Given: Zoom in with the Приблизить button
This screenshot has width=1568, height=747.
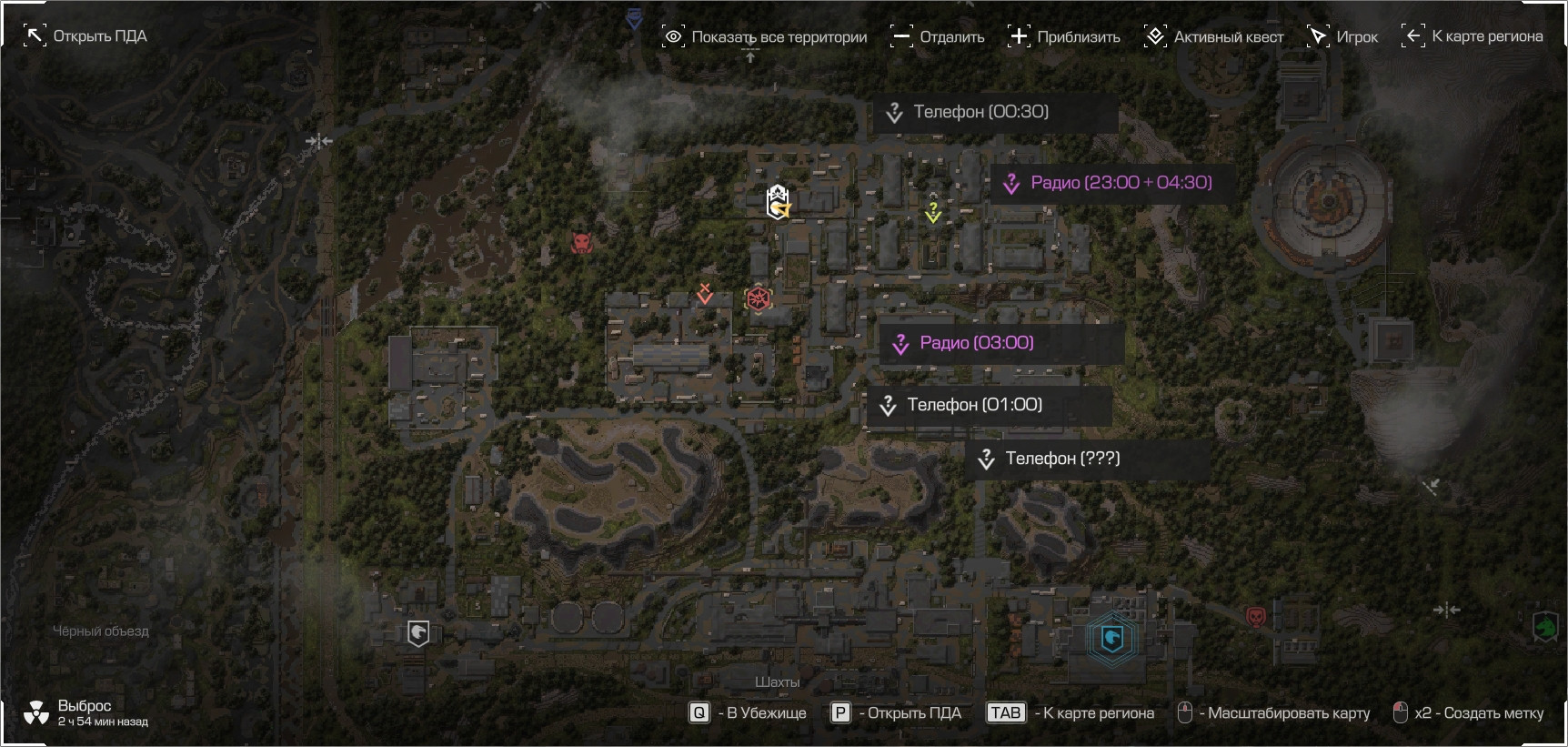Looking at the screenshot, I should pyautogui.click(x=1064, y=37).
